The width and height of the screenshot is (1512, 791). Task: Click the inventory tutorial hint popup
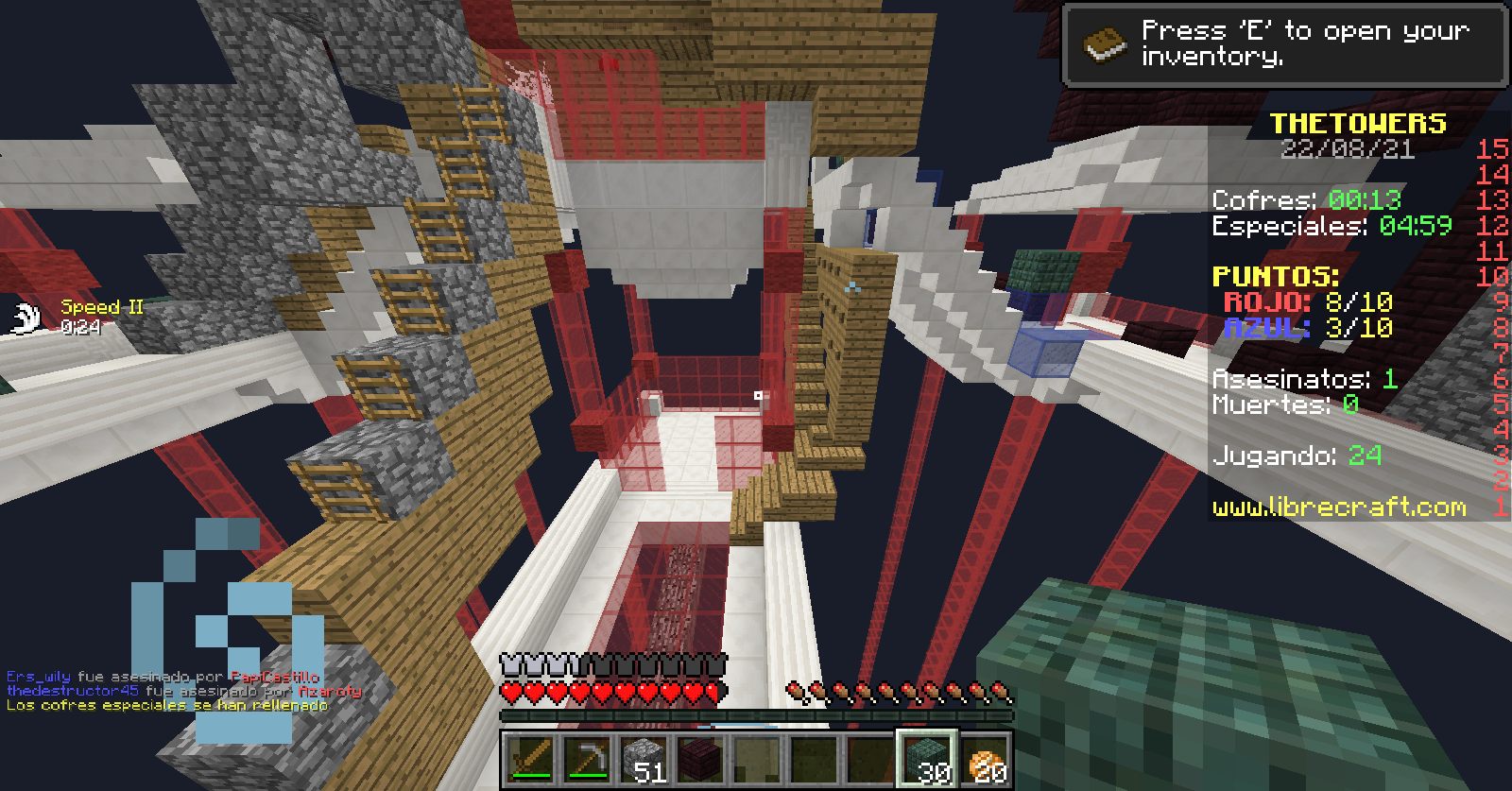(1285, 44)
